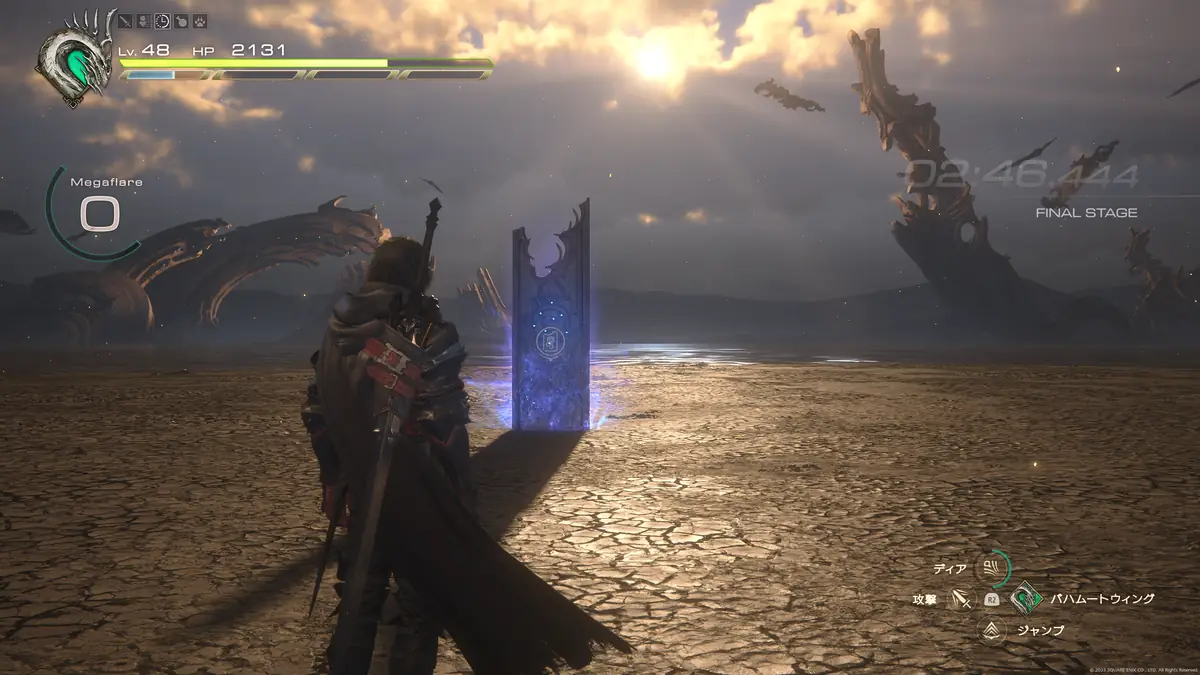Click the paw print status icon
Image resolution: width=1200 pixels, height=675 pixels.
199,21
